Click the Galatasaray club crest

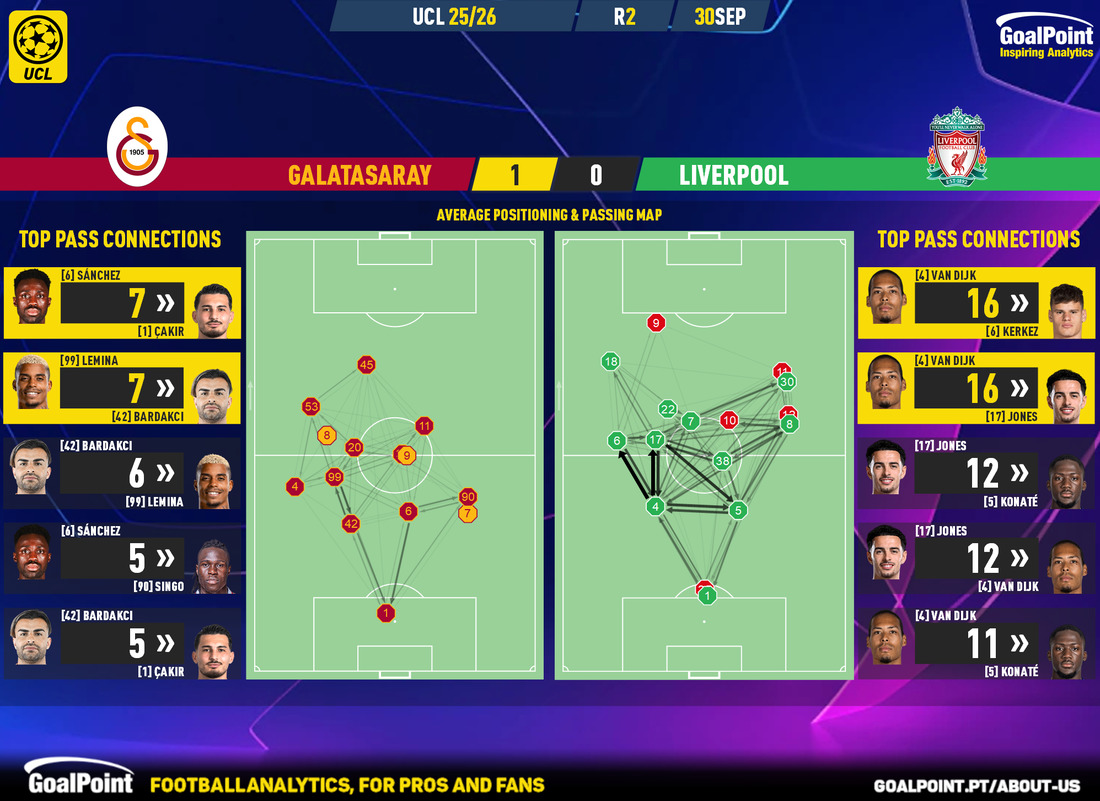138,151
